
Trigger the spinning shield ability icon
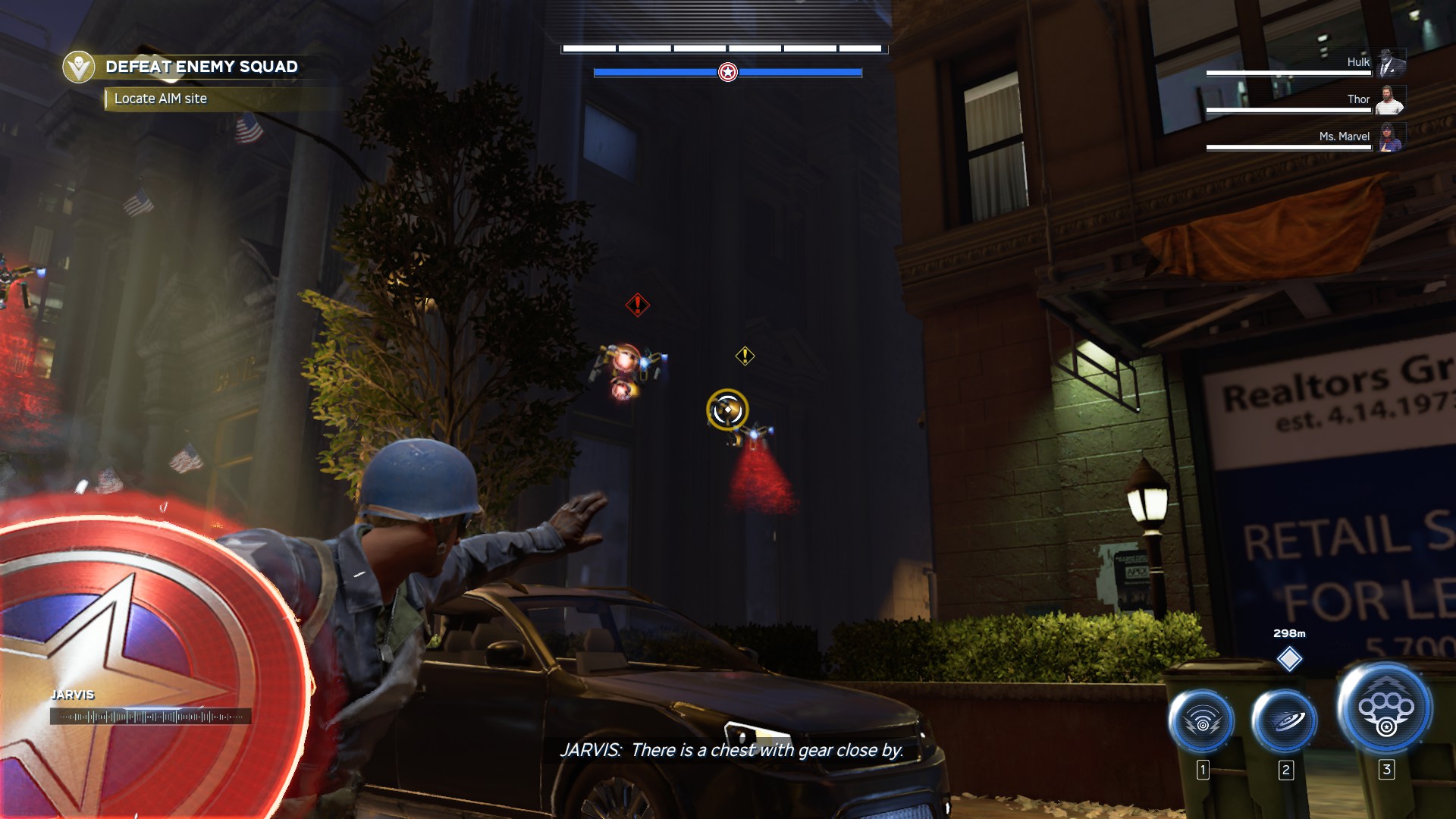tap(1285, 721)
